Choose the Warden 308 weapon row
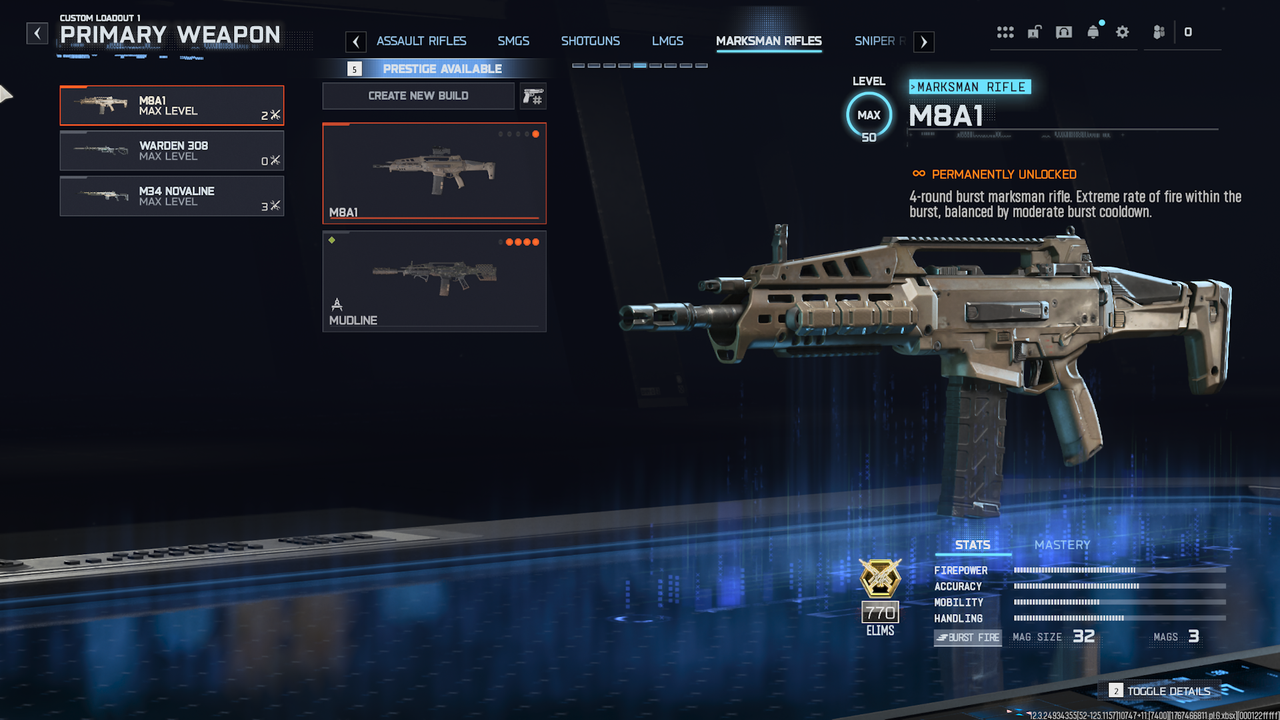This screenshot has height=720, width=1280. [171, 151]
